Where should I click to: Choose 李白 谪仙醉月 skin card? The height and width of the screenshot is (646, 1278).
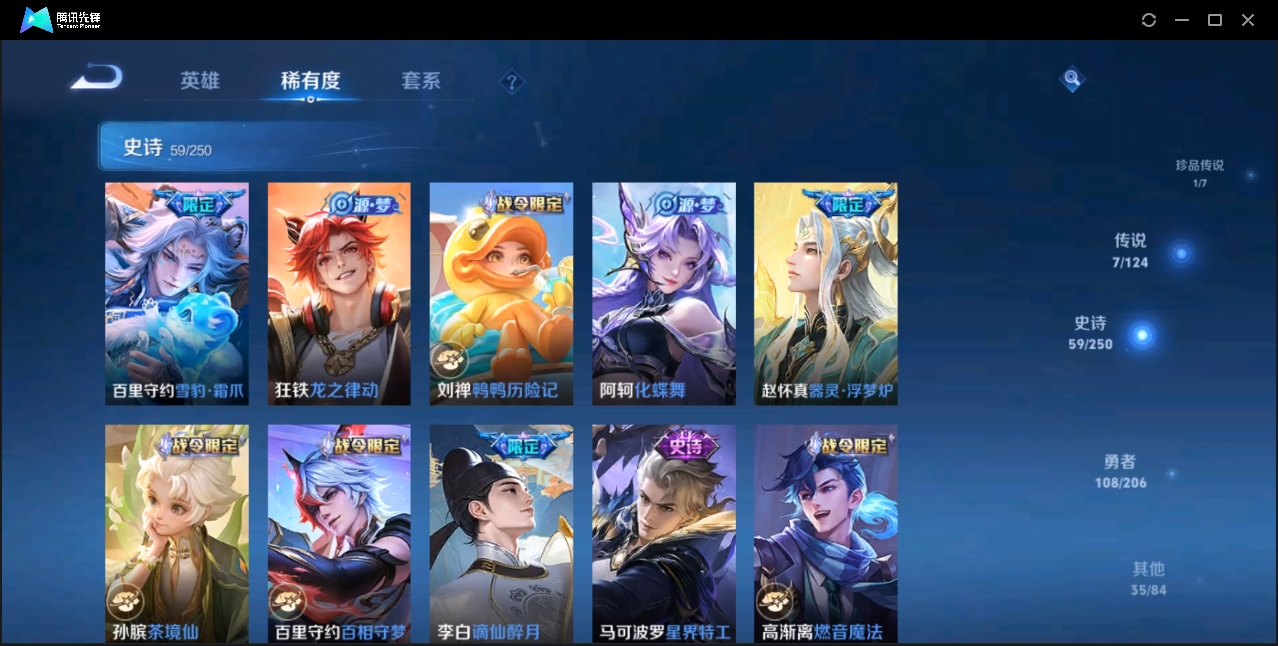tap(501, 533)
